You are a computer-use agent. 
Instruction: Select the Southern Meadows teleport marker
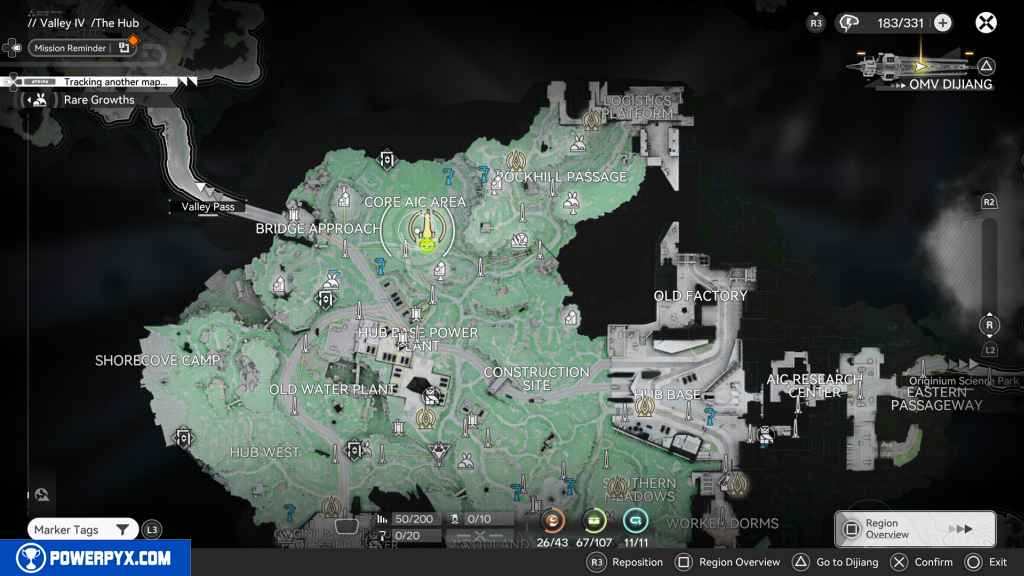tap(618, 487)
